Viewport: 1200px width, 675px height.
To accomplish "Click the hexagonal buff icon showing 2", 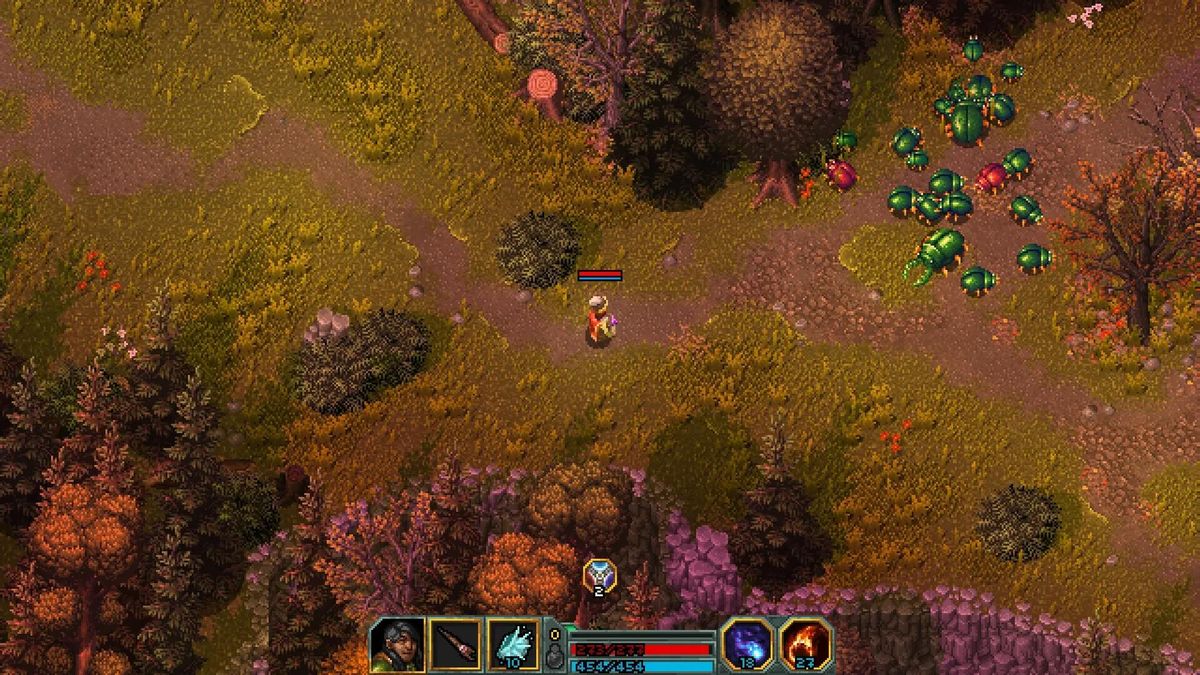I will (599, 576).
